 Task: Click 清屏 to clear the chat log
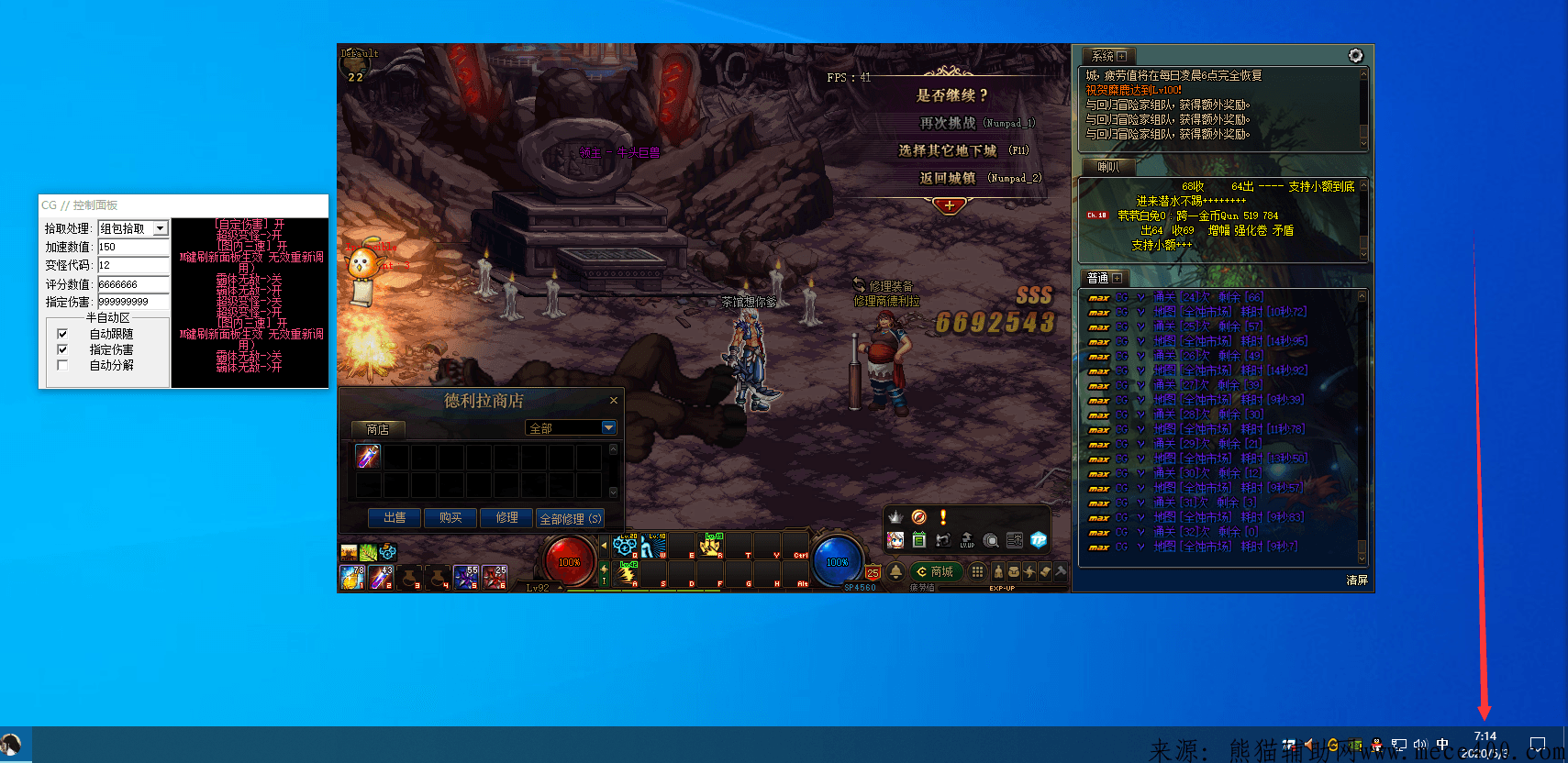pos(1356,580)
